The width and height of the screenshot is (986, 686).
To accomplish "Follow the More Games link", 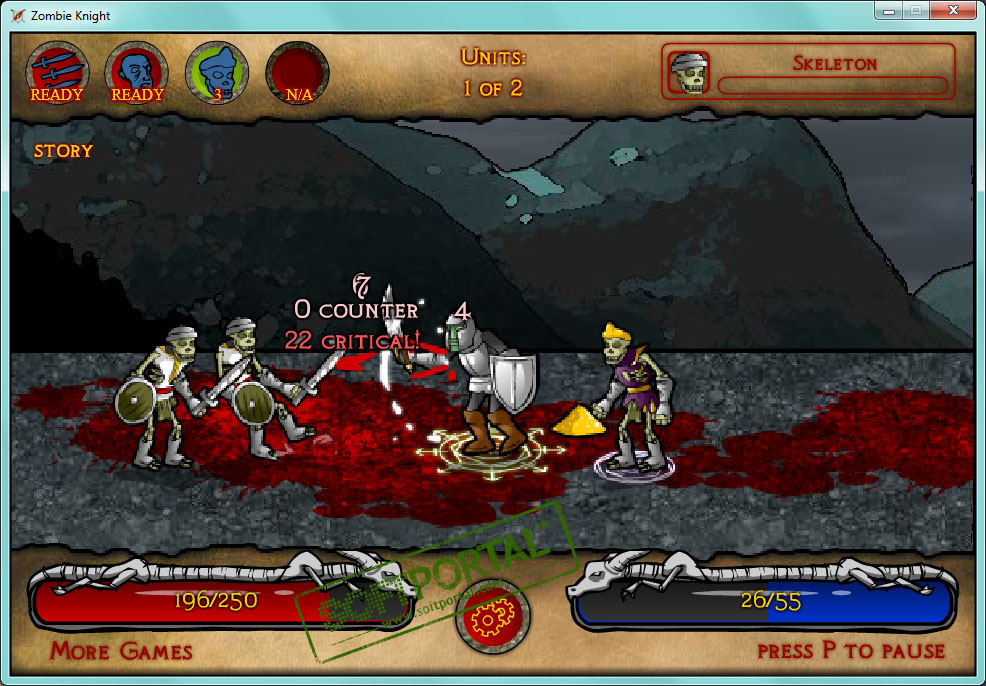I will pyautogui.click(x=121, y=651).
